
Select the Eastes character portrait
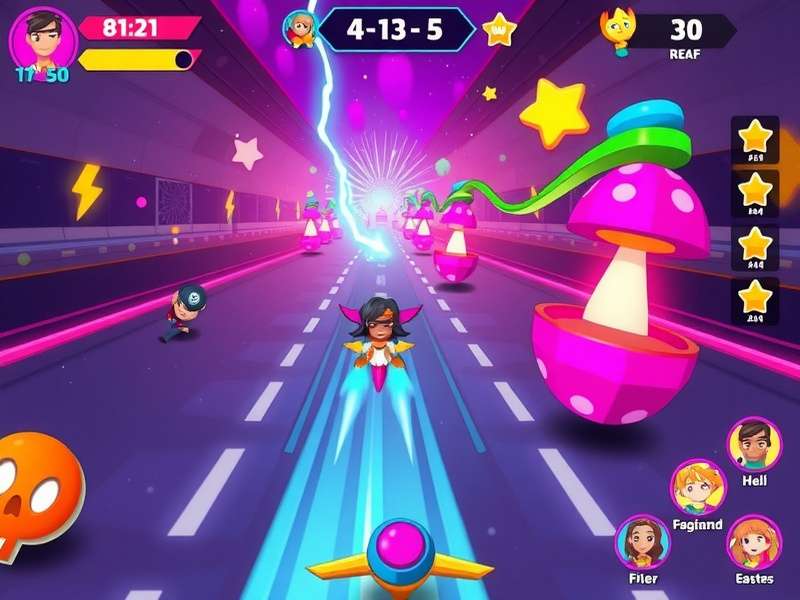tap(753, 542)
